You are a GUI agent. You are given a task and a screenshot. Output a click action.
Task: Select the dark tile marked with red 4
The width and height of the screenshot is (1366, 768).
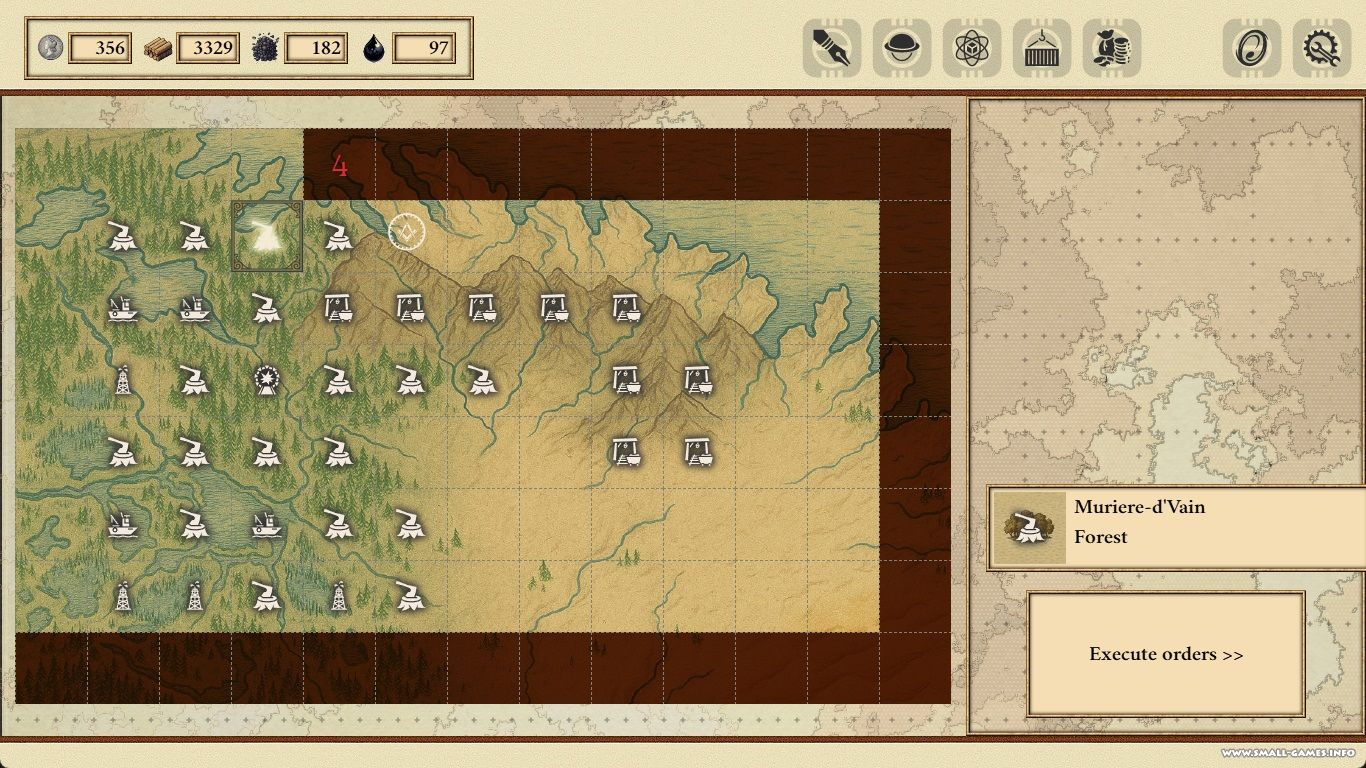click(340, 165)
